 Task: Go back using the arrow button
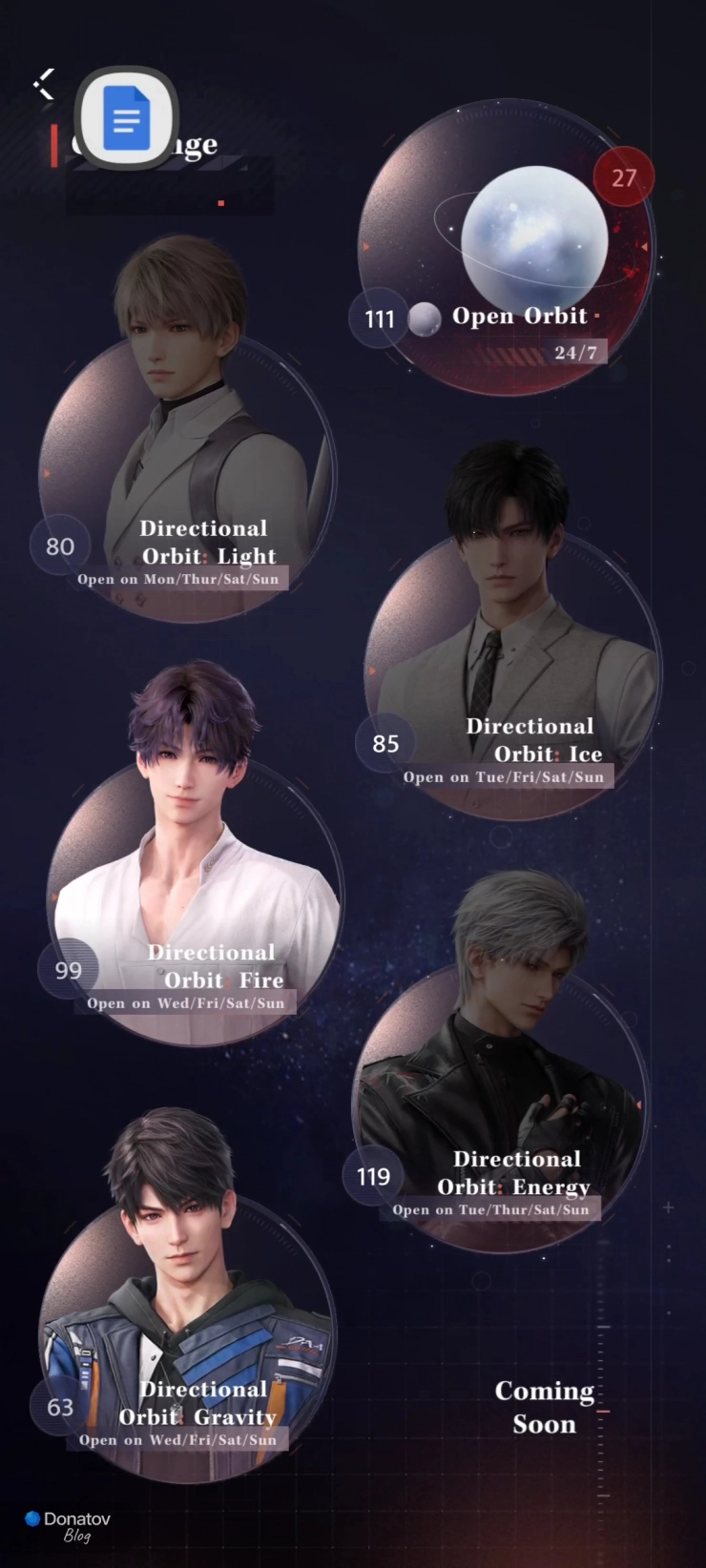tap(44, 84)
